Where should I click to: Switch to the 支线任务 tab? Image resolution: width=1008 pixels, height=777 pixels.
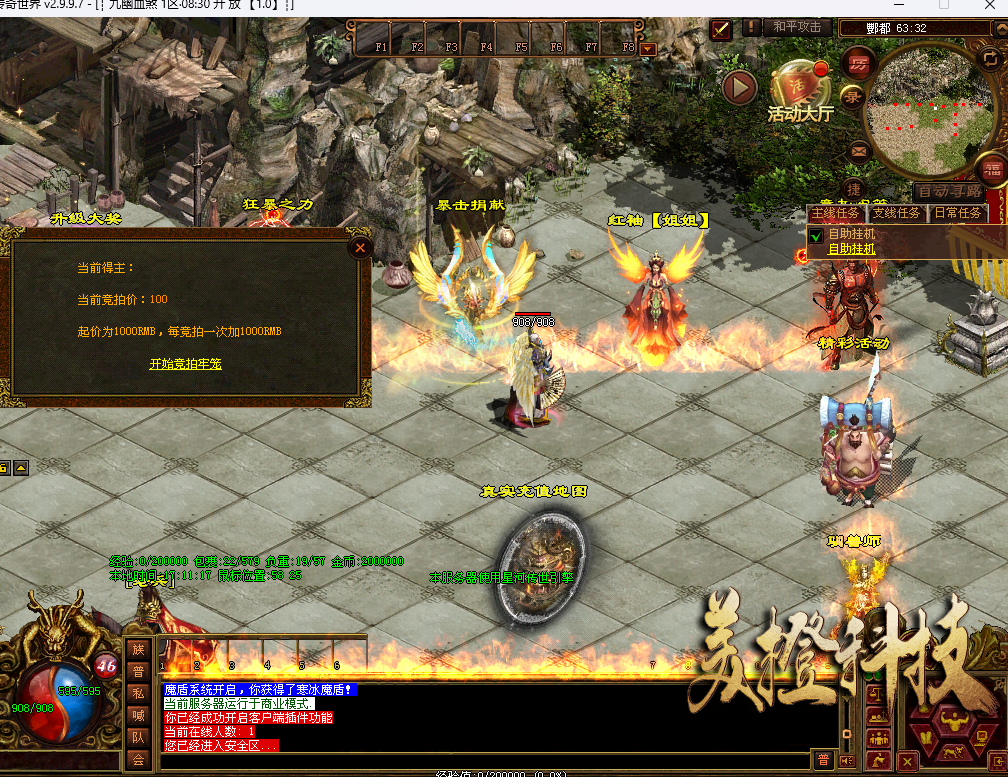pyautogui.click(x=895, y=213)
